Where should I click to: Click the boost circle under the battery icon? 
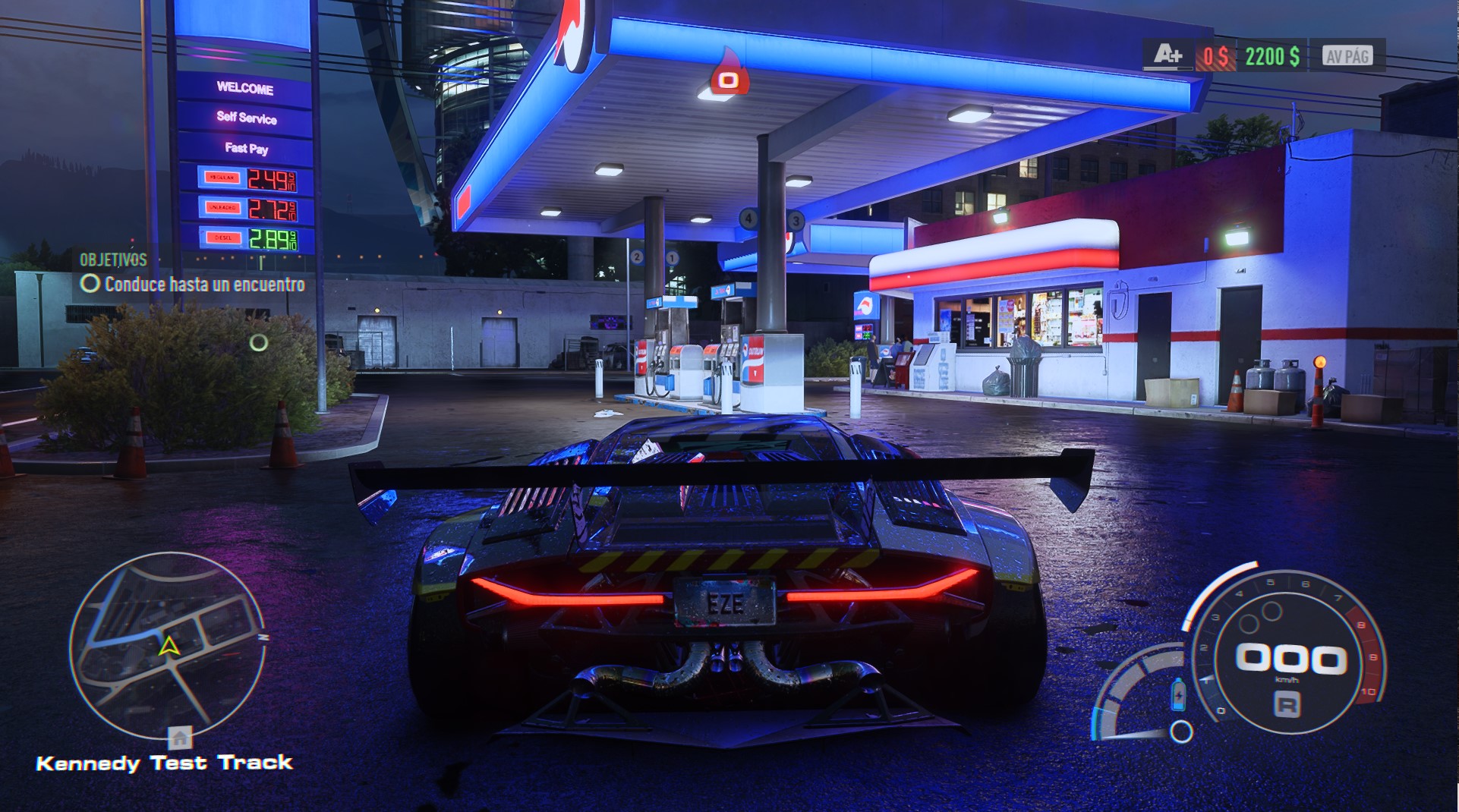pos(1181,733)
